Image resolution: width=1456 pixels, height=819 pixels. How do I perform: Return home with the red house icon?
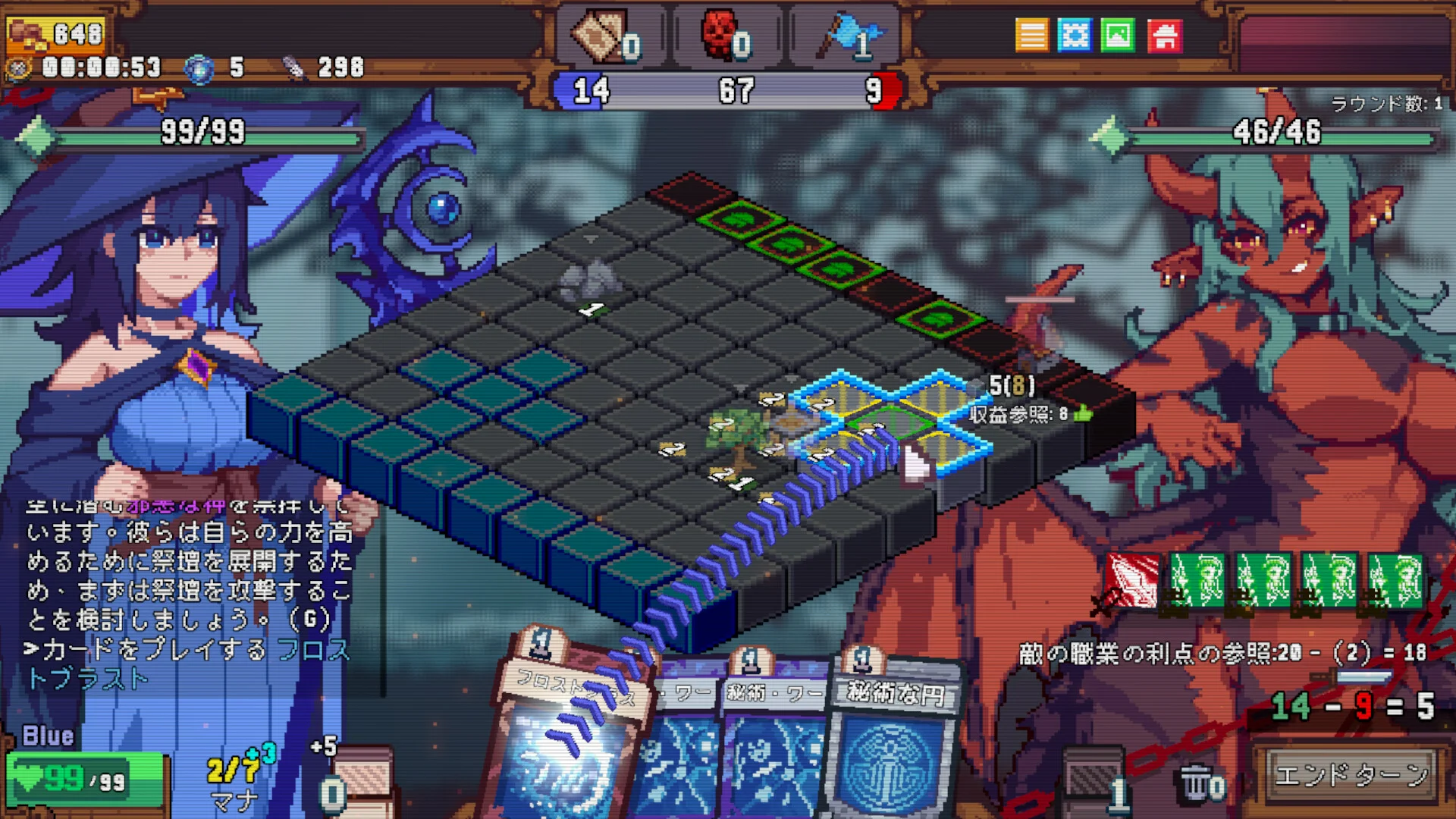click(1165, 35)
